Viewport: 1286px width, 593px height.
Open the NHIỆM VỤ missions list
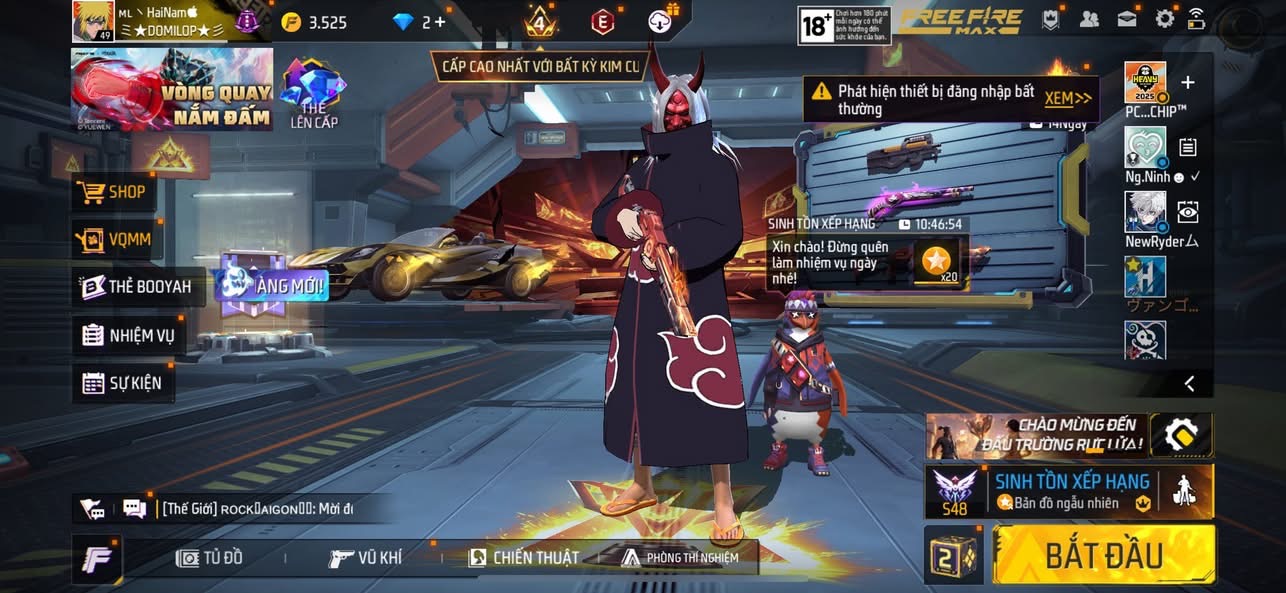tap(129, 335)
